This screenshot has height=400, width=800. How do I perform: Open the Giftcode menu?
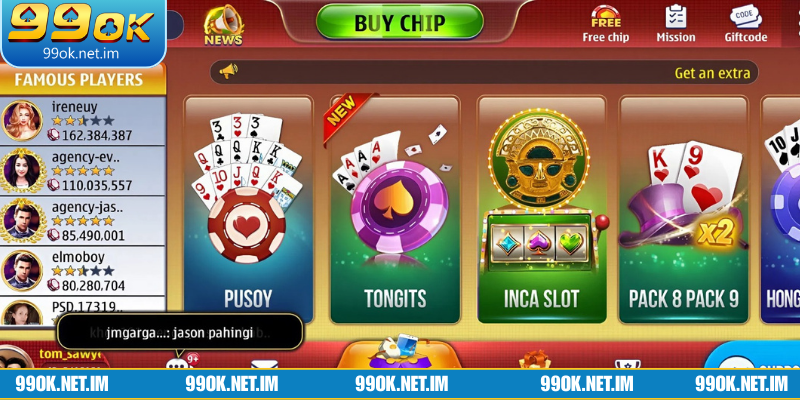pos(745,24)
